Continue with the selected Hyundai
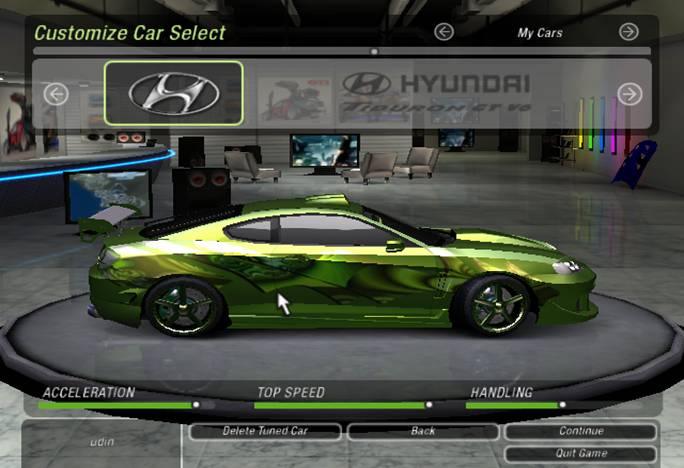The width and height of the screenshot is (684, 468). (580, 431)
